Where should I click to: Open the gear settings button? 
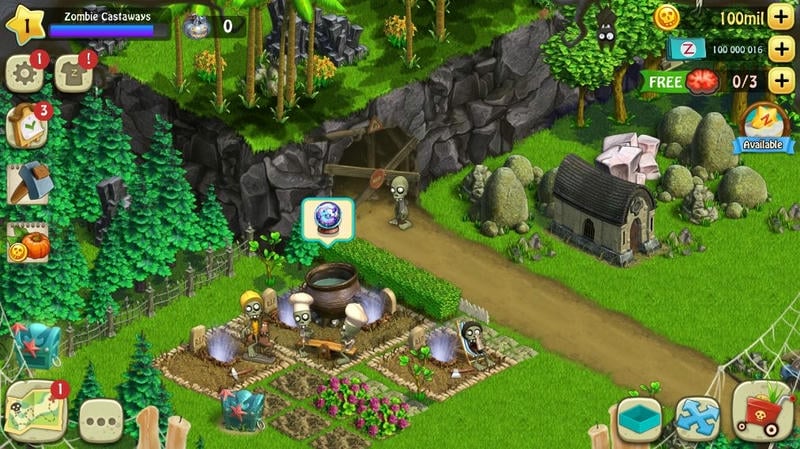pos(23,73)
